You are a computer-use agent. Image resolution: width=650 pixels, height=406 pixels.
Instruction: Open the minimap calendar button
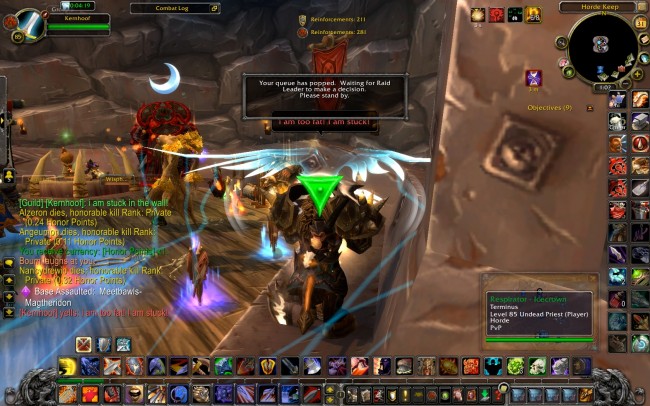pos(641,24)
